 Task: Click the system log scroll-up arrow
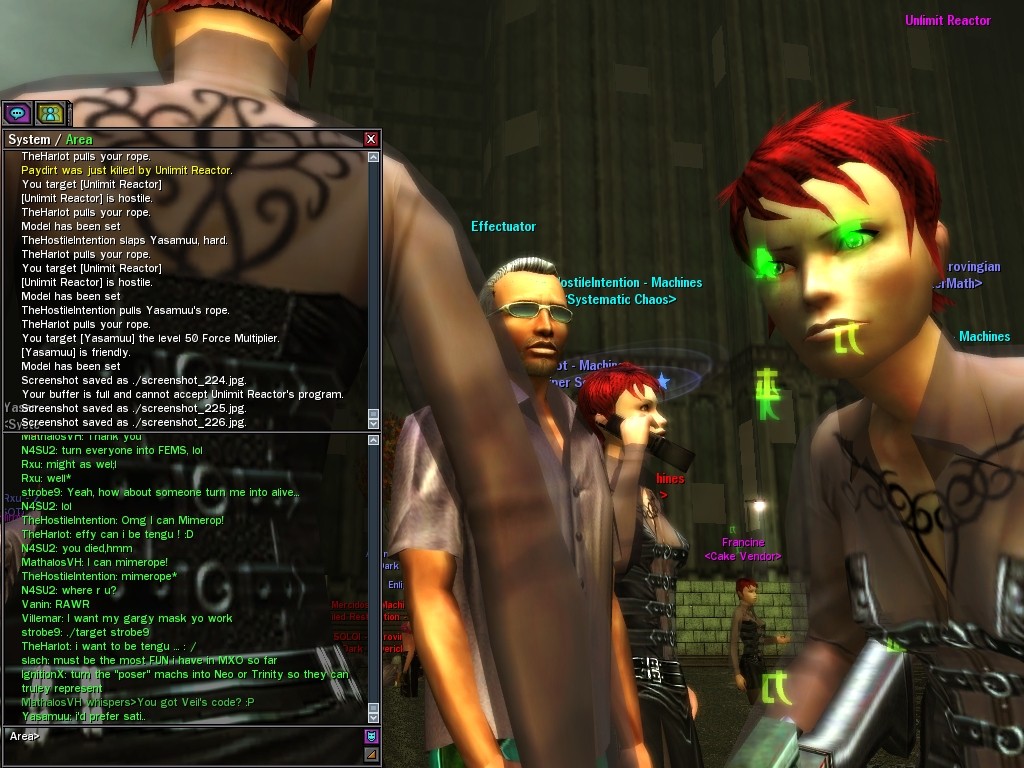tap(373, 157)
